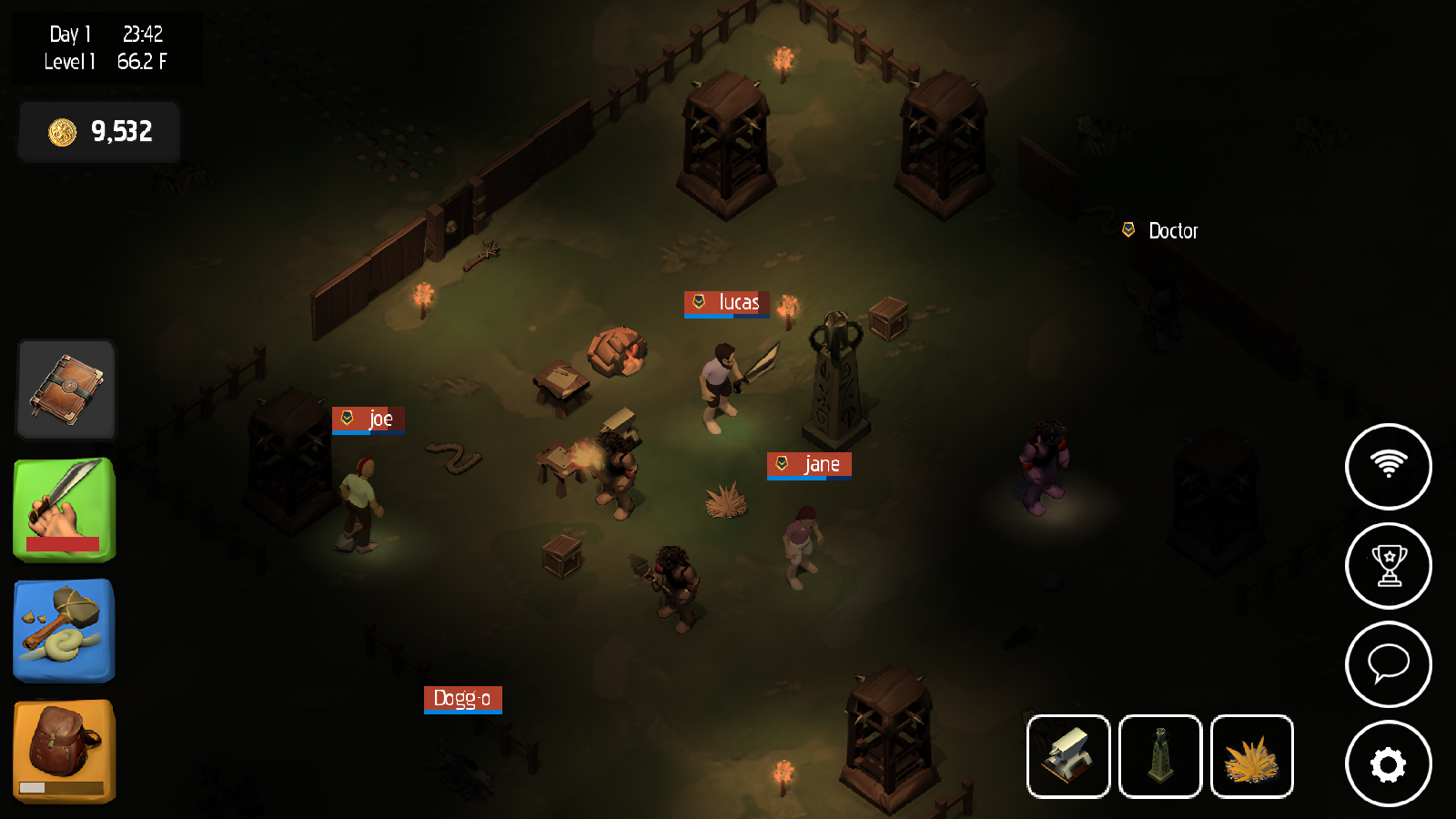This screenshot has height=819, width=1456.
Task: Click the Day 1 status panel
Action: pos(105,47)
